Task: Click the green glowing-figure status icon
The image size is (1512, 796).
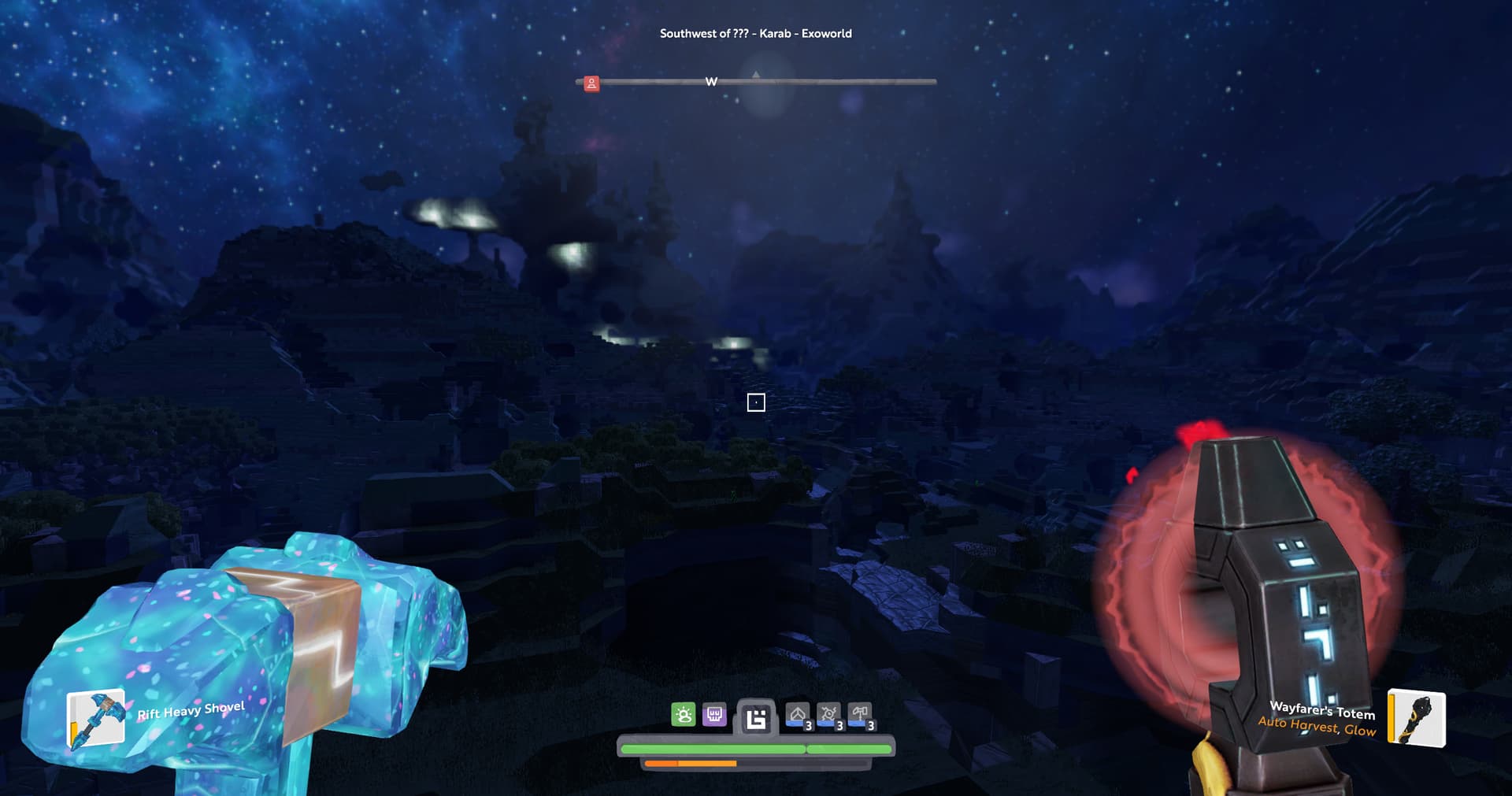Action: [x=684, y=715]
